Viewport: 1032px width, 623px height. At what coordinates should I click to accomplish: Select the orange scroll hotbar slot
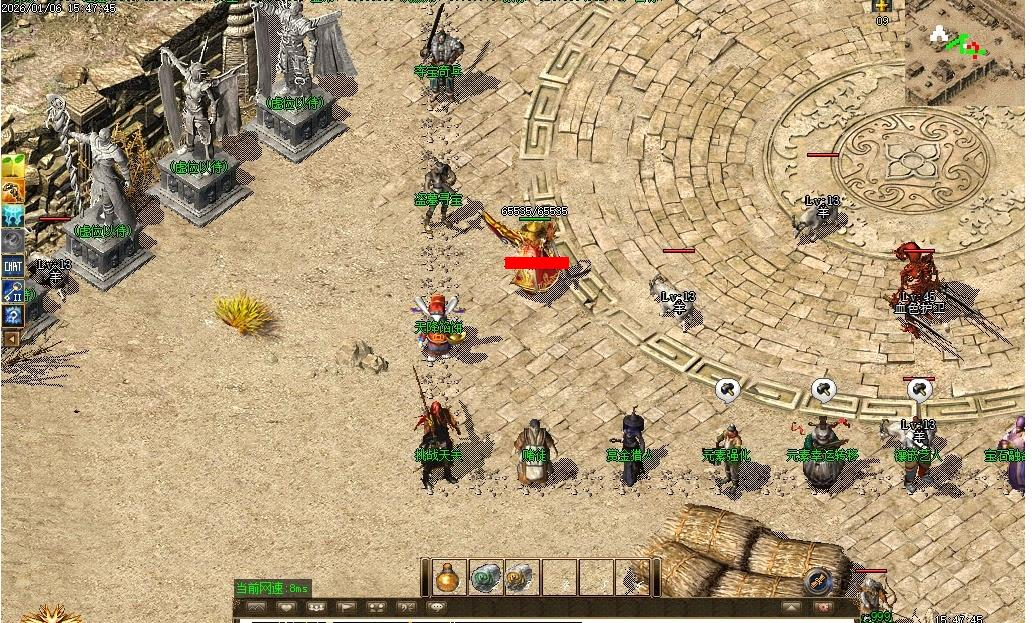pyautogui.click(x=521, y=577)
